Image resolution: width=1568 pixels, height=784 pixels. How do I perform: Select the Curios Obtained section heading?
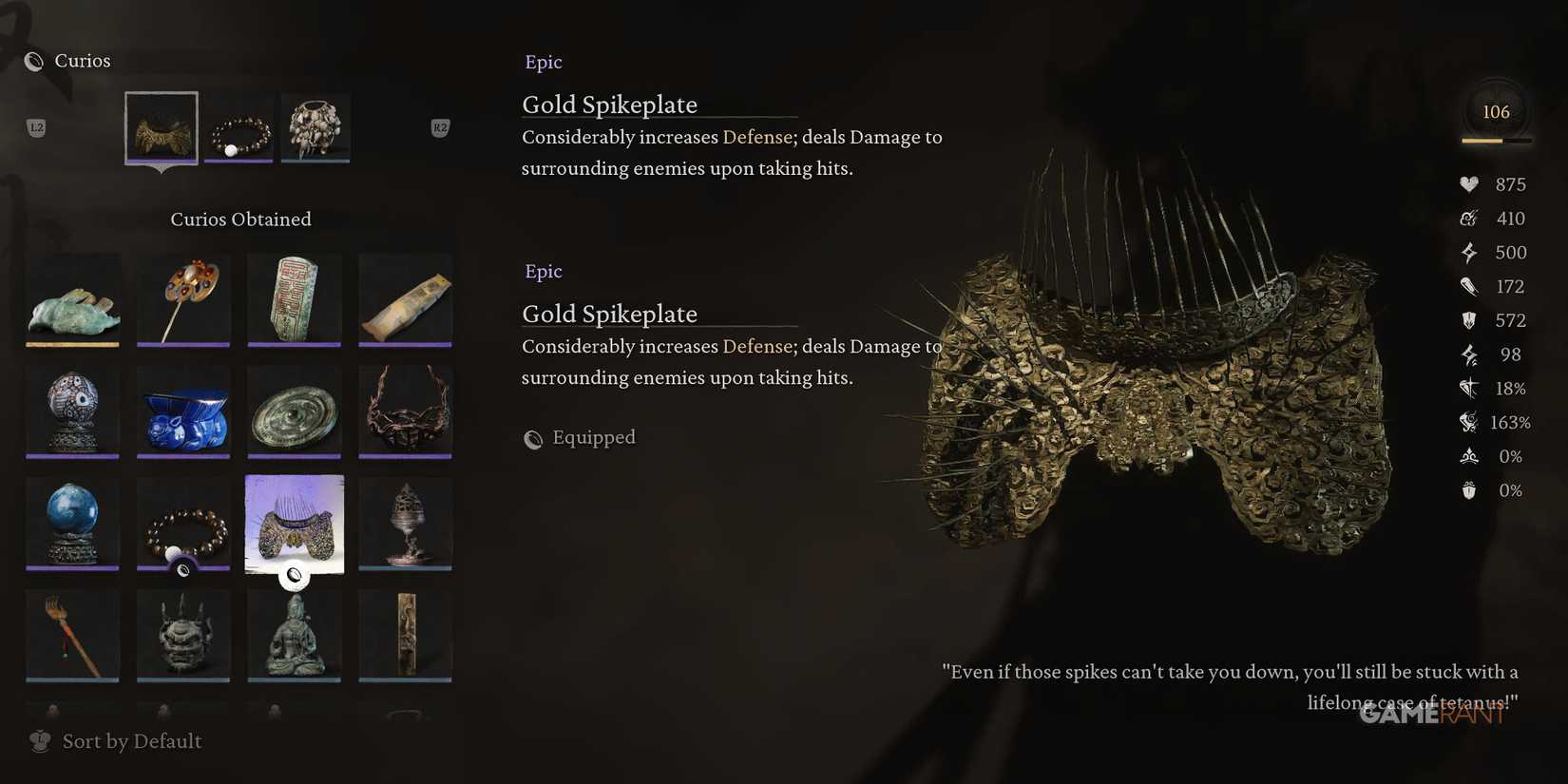[x=240, y=219]
